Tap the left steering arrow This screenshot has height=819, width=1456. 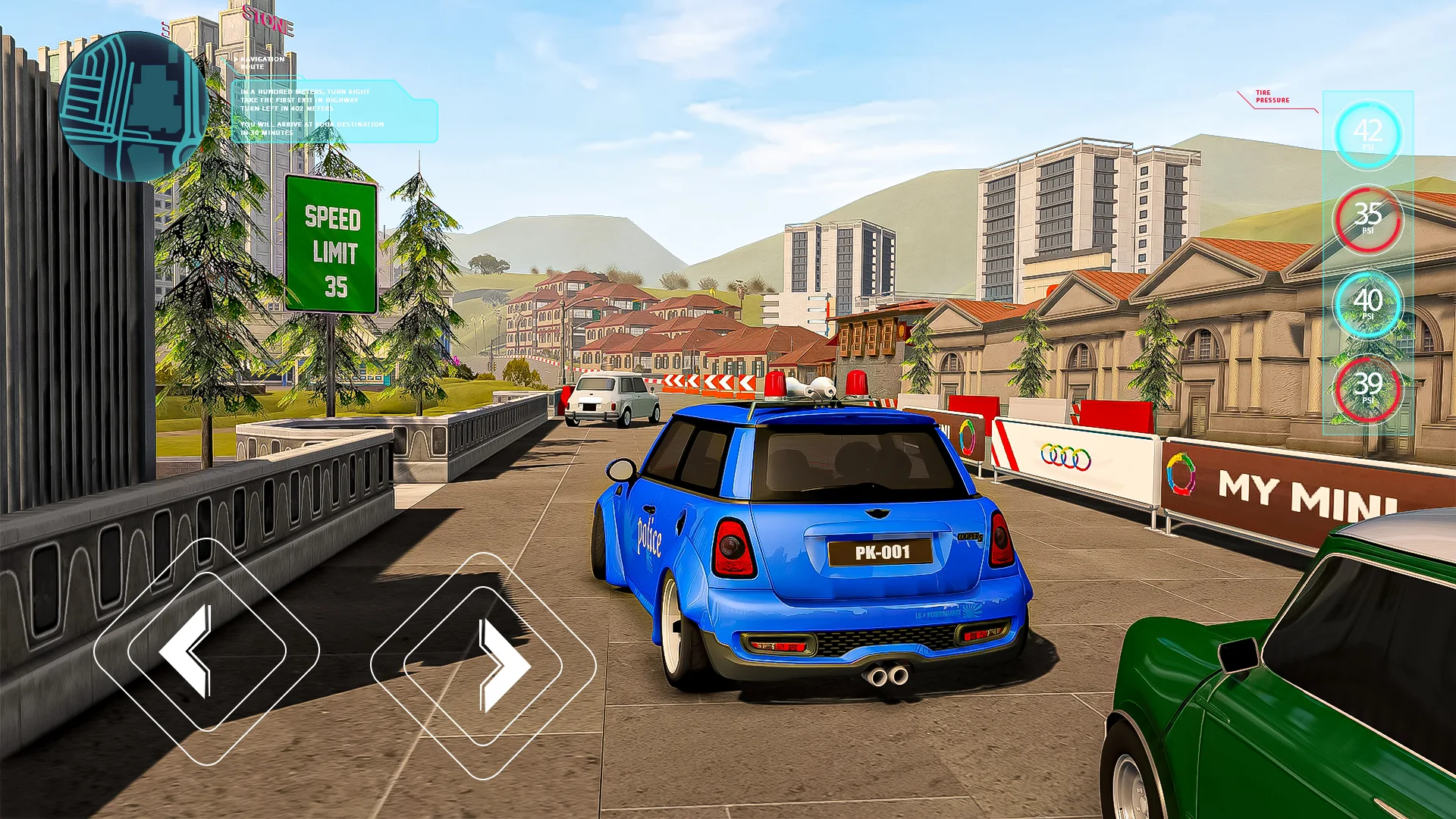[206, 651]
